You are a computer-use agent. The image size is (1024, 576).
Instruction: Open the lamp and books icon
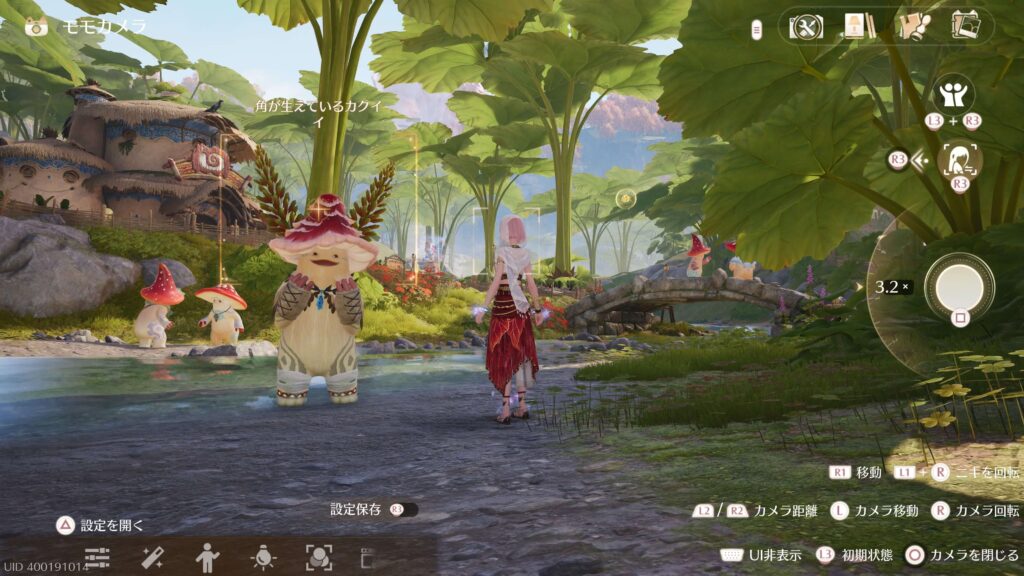(x=859, y=26)
